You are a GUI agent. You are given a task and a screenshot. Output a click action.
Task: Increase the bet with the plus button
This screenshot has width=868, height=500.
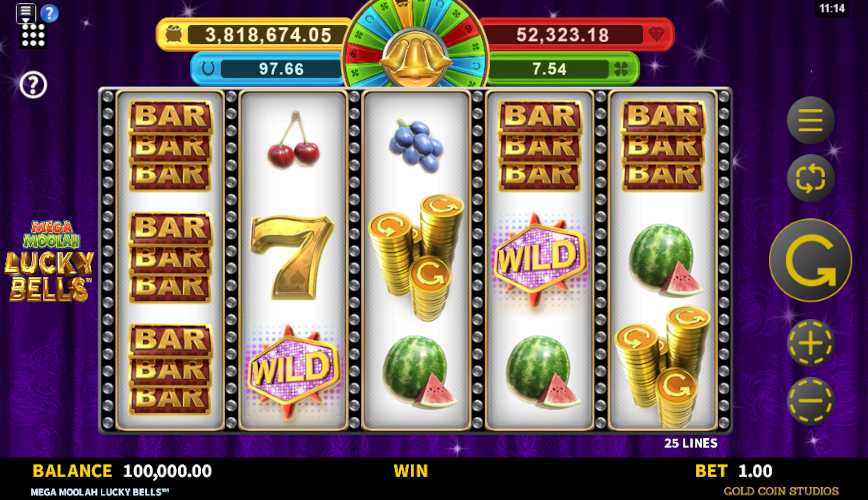coord(810,344)
